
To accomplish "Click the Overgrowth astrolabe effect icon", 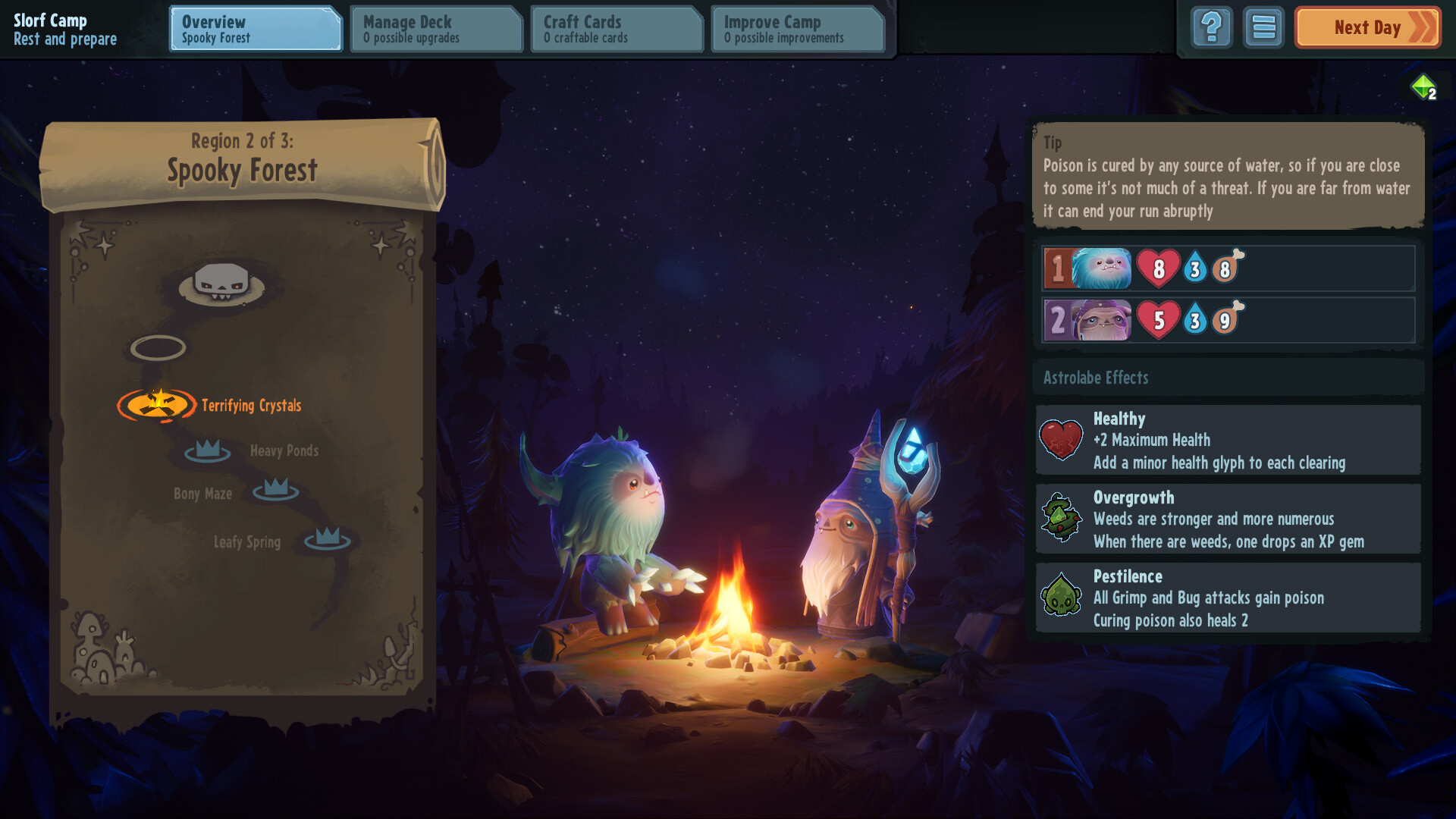I will 1062,519.
